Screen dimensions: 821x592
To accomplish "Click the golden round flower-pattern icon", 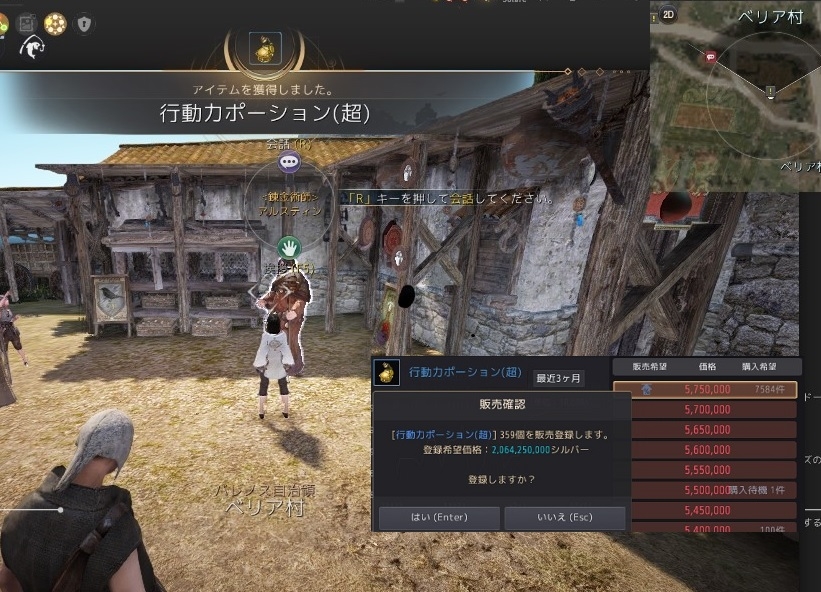I will (55, 22).
